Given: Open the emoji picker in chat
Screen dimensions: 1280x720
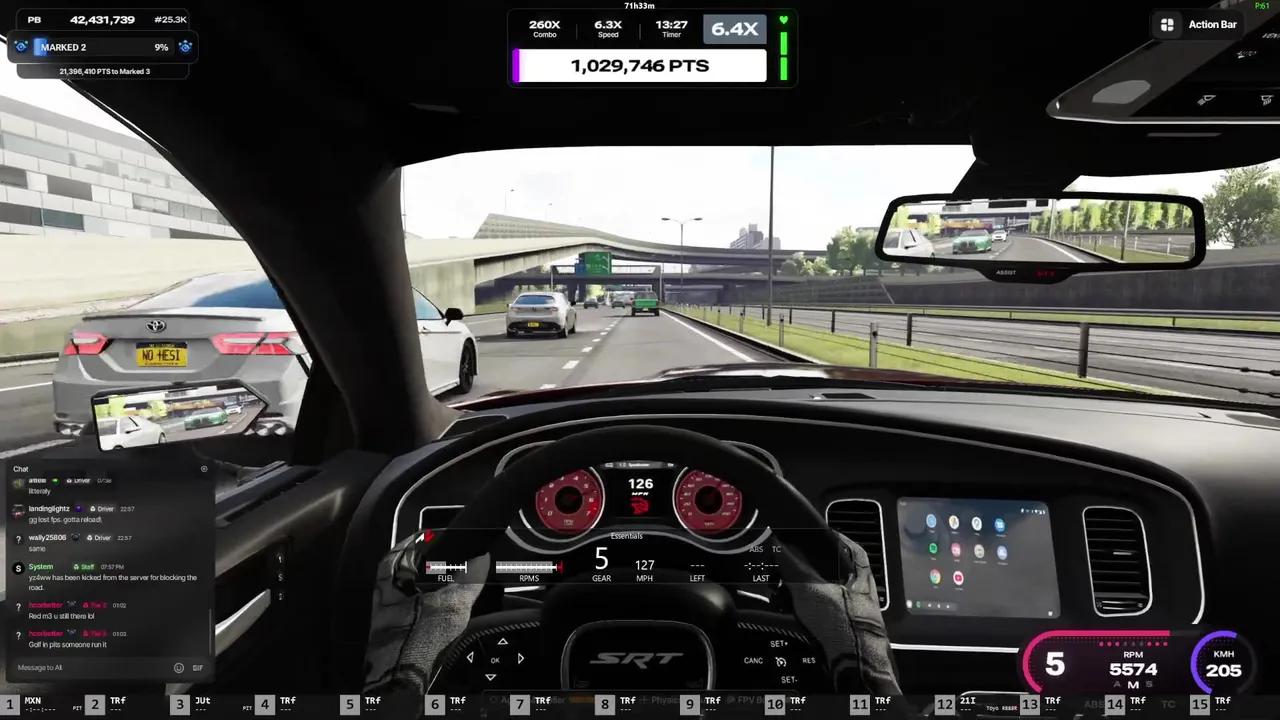Looking at the screenshot, I should point(179,668).
